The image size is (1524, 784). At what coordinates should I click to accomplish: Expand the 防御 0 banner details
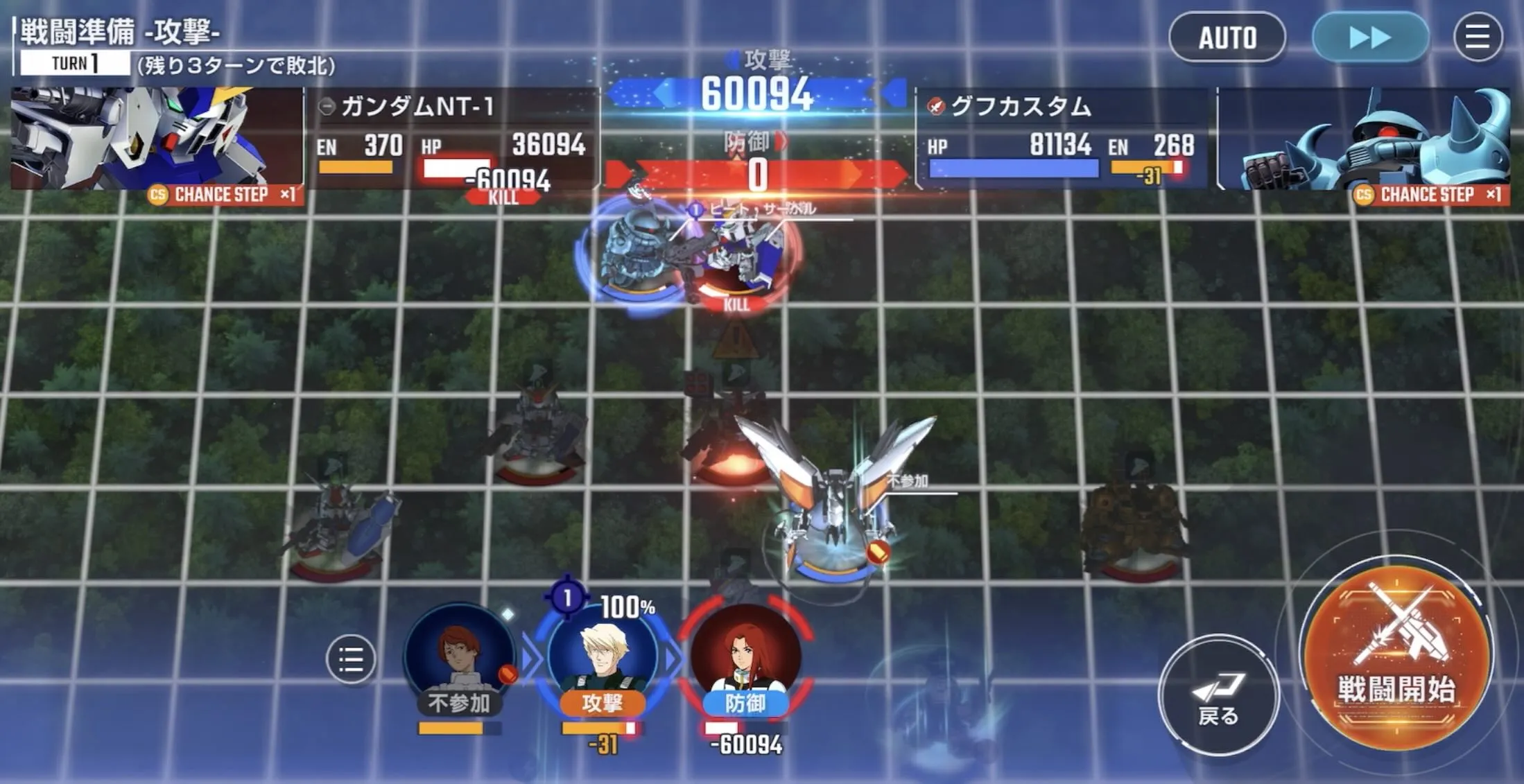(x=756, y=173)
